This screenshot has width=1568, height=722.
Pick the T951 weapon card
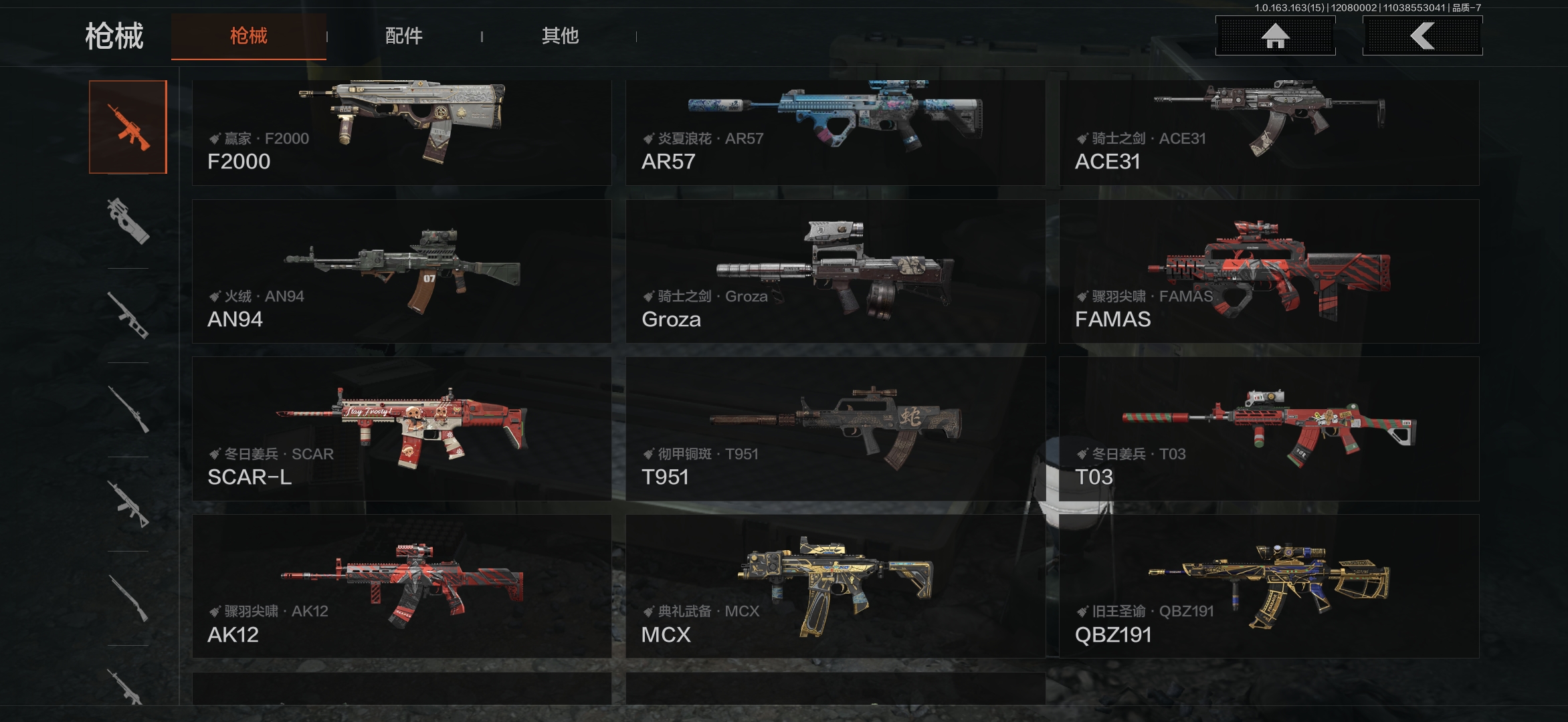[835, 429]
